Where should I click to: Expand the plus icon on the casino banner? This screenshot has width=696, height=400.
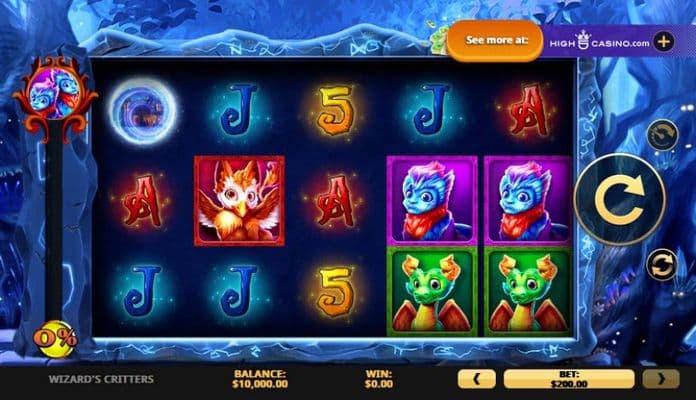[x=663, y=42]
